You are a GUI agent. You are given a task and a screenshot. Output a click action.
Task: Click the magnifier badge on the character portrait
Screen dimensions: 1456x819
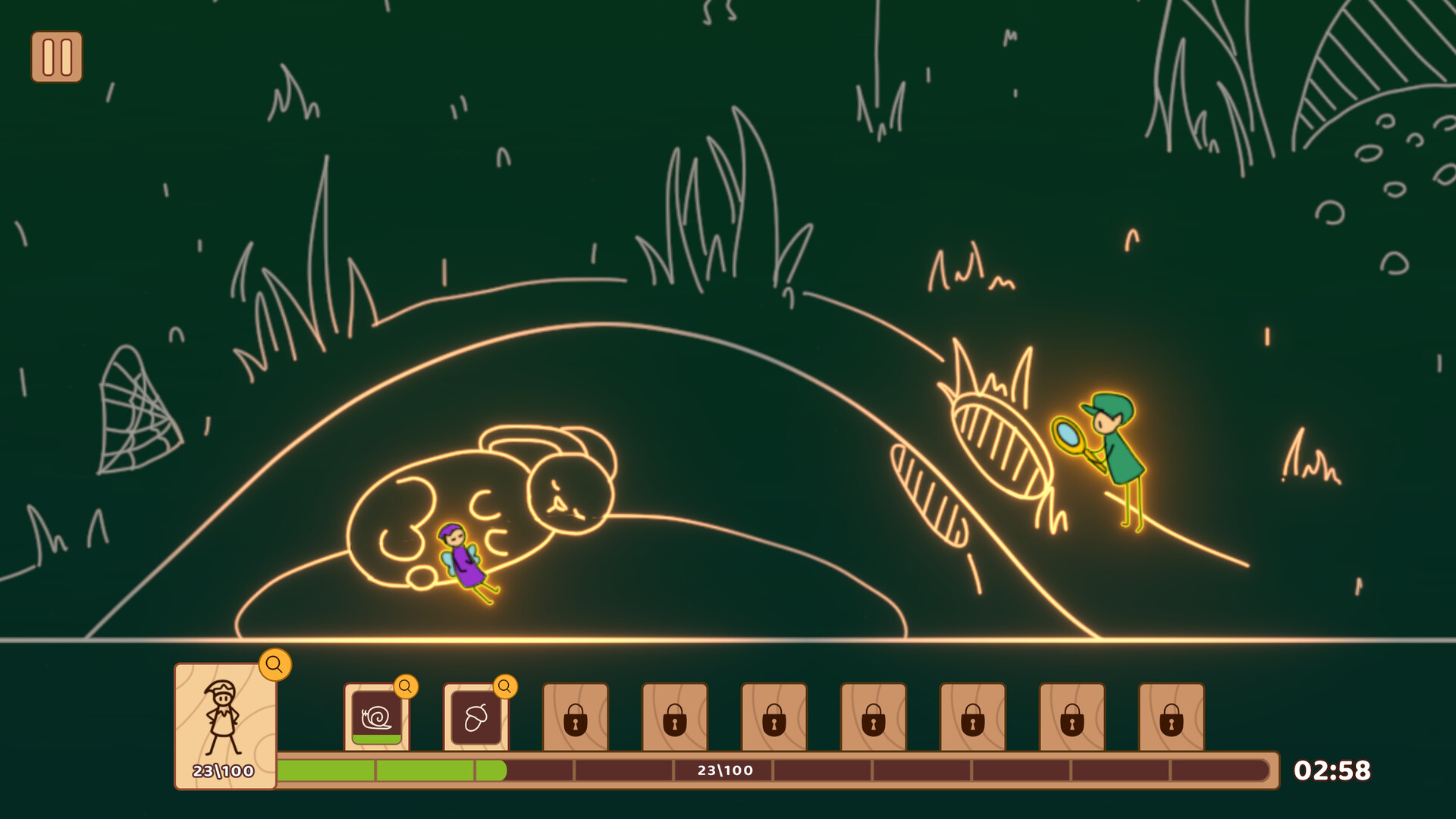point(275,667)
